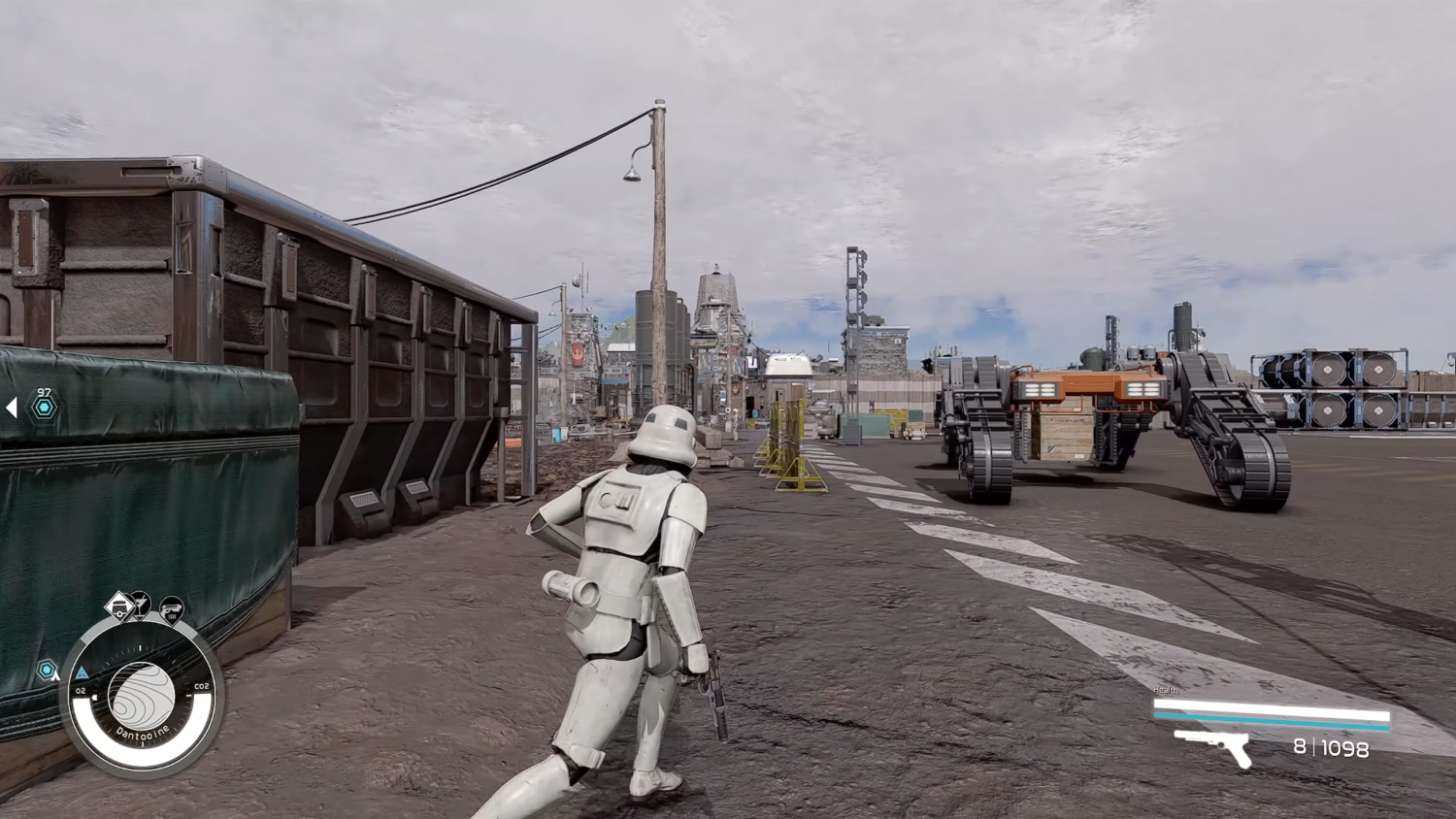Toggle the O2 indicator on the compass
Image resolution: width=1456 pixels, height=819 pixels.
pyautogui.click(x=81, y=689)
